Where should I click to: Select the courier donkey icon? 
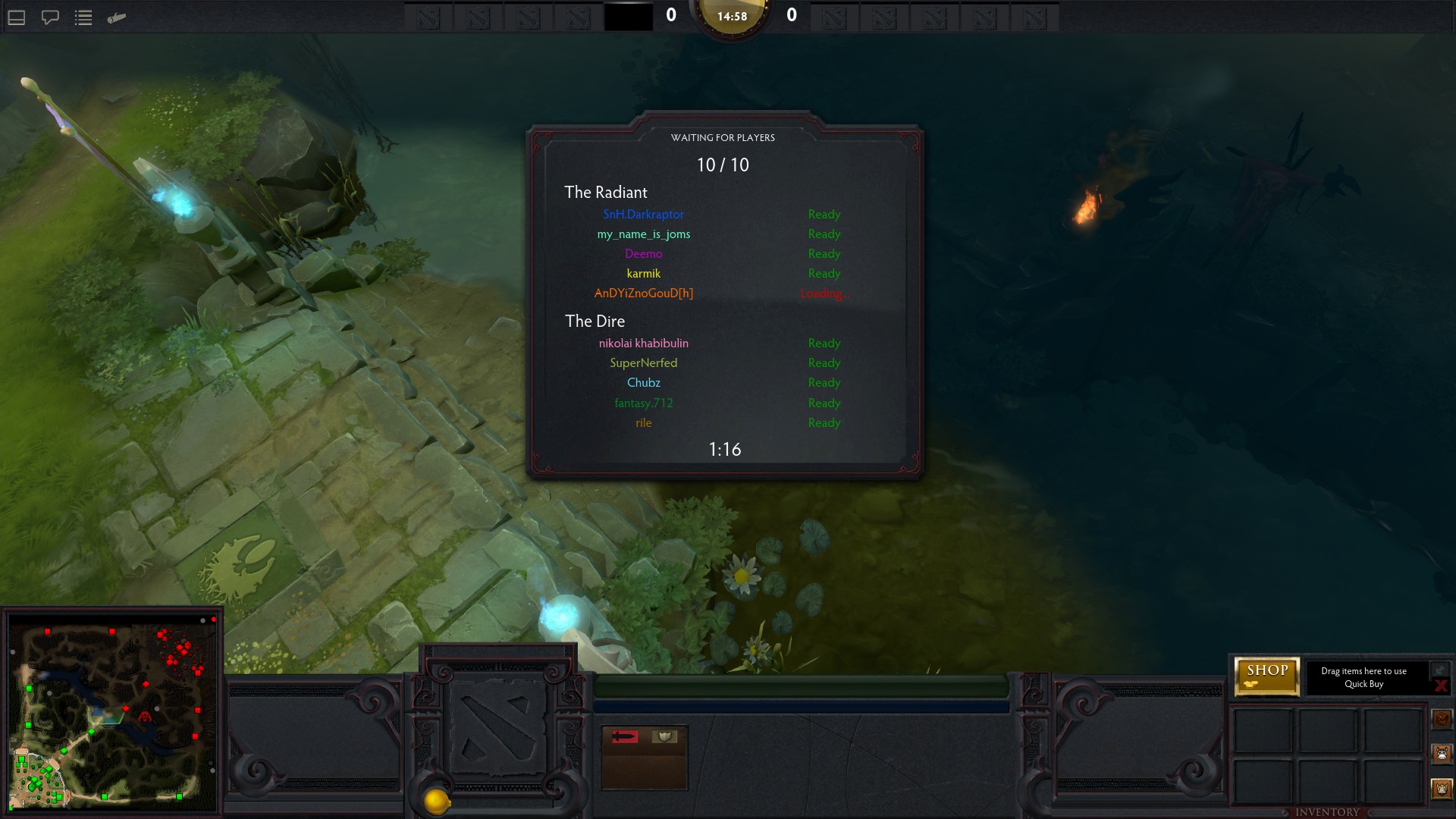pyautogui.click(x=1442, y=753)
